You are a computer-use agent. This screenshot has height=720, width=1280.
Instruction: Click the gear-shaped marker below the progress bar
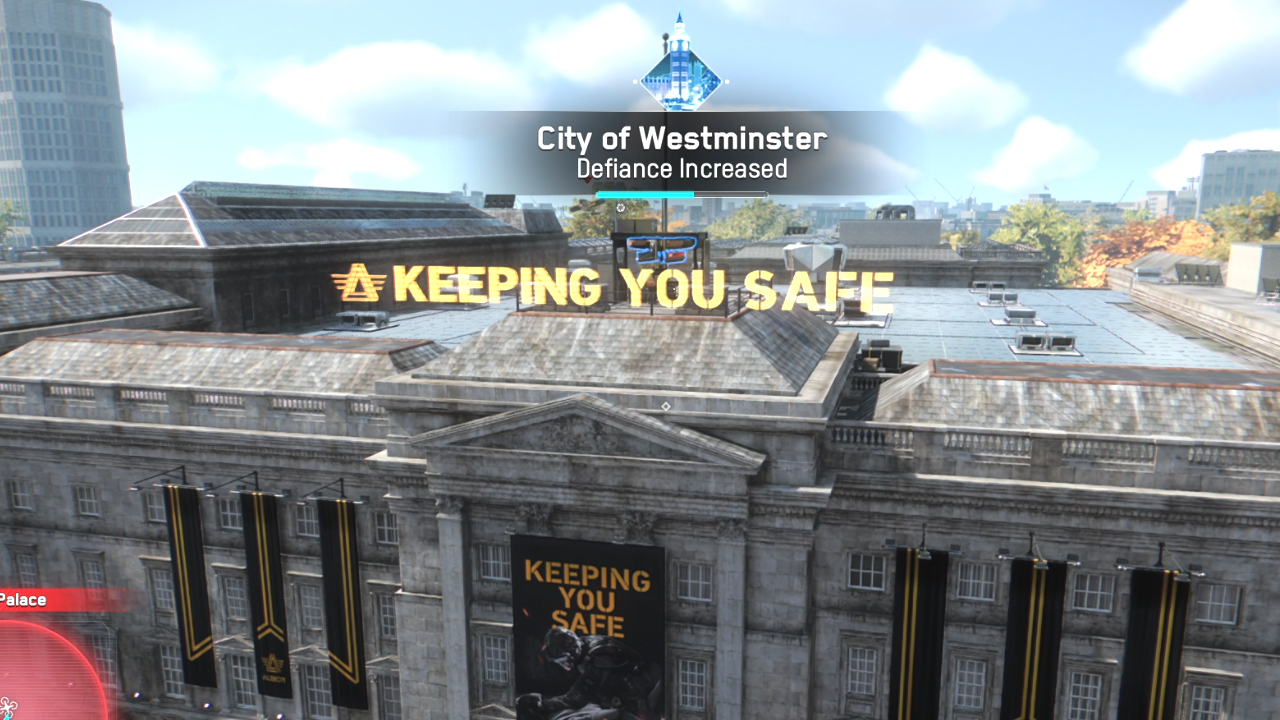coord(622,208)
